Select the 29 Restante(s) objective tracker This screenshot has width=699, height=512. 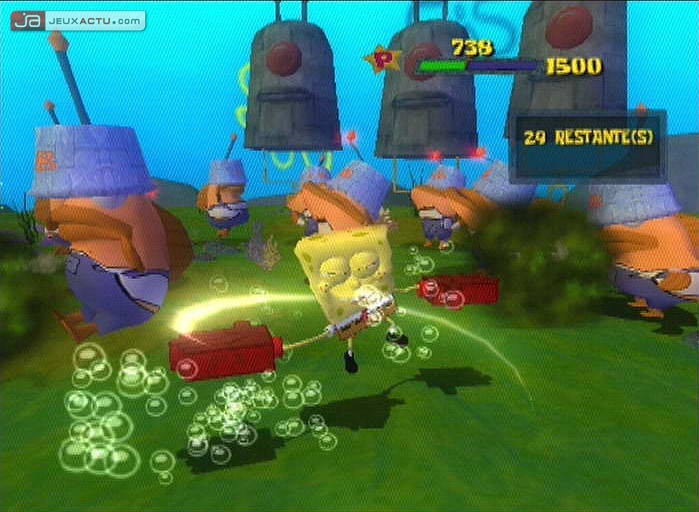(588, 138)
